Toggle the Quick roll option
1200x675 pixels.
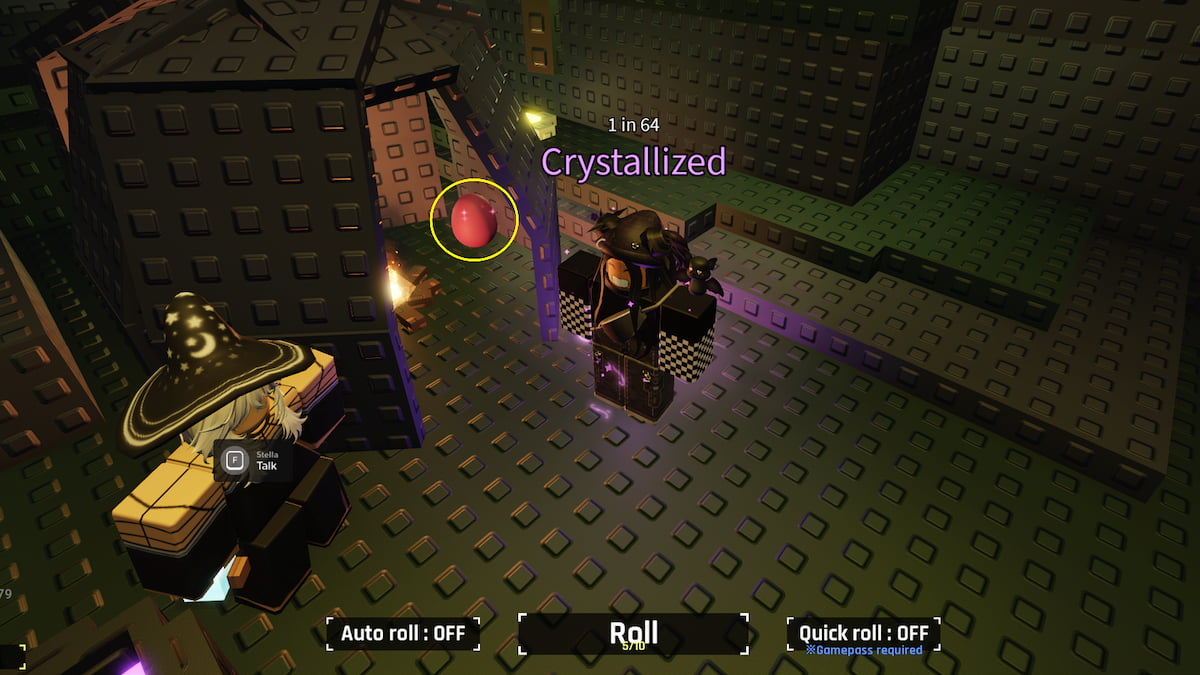click(x=863, y=633)
